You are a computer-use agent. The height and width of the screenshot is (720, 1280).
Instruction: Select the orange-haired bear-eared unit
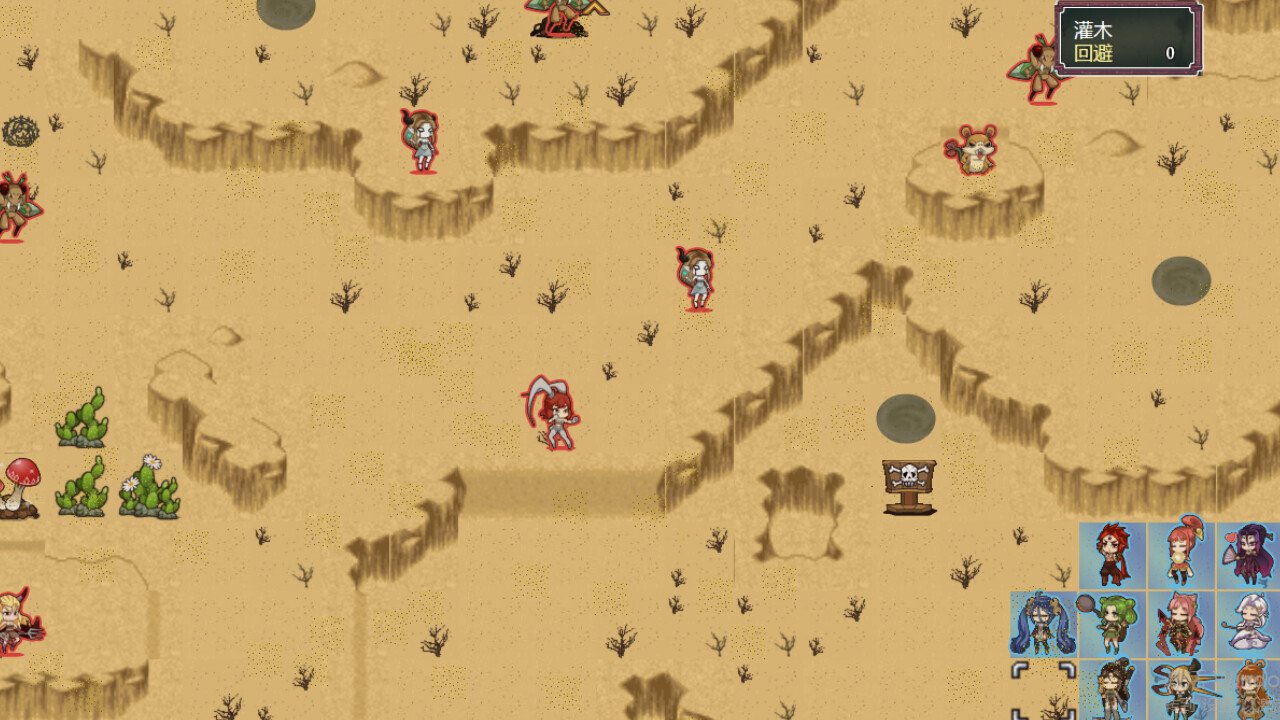point(1250,690)
